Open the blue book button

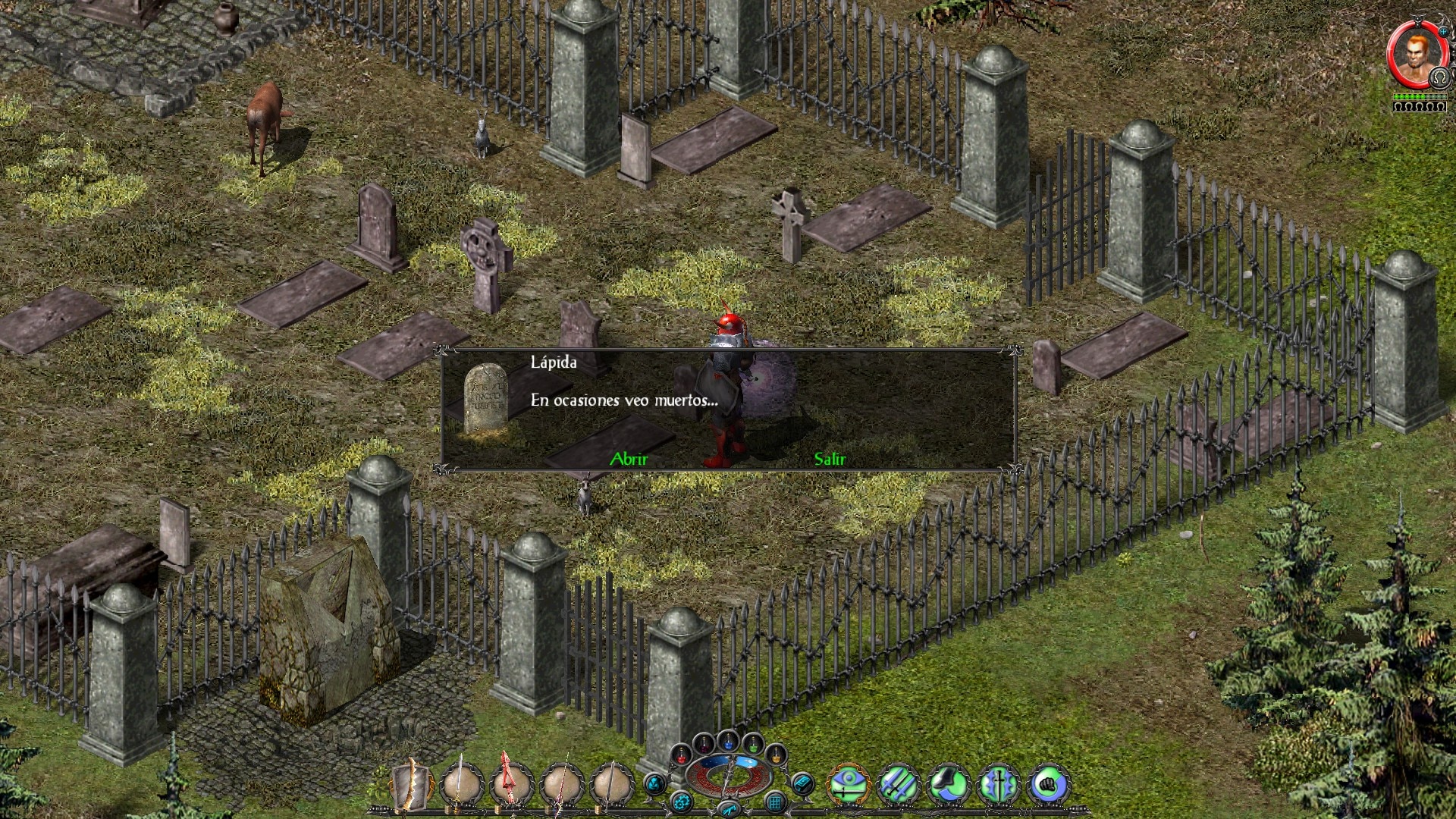[x=802, y=783]
